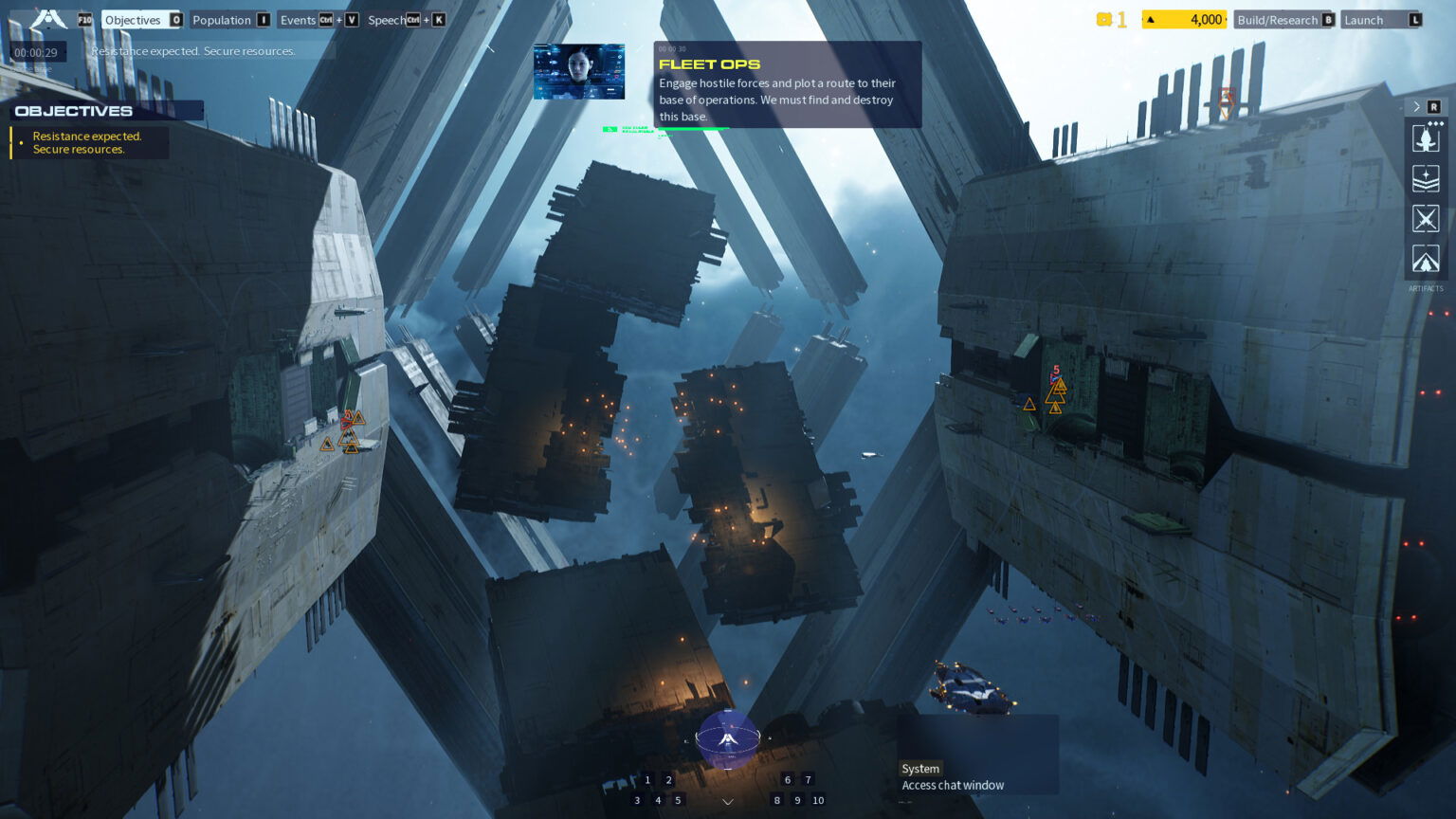1456x819 pixels.
Task: Click the comms officer video portrait
Action: coord(579,71)
